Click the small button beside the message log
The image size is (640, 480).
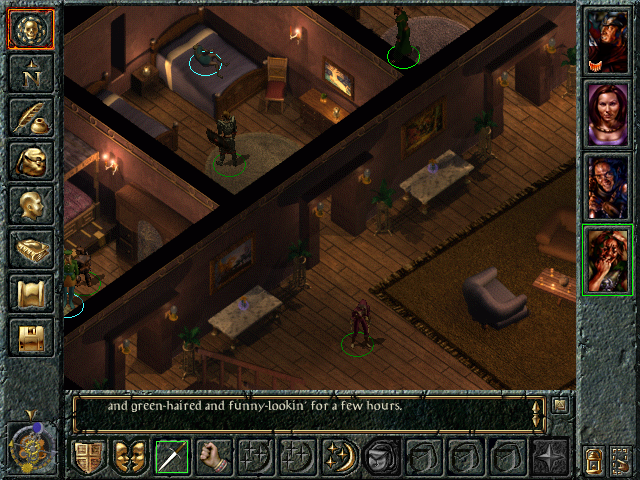[x=560, y=406]
